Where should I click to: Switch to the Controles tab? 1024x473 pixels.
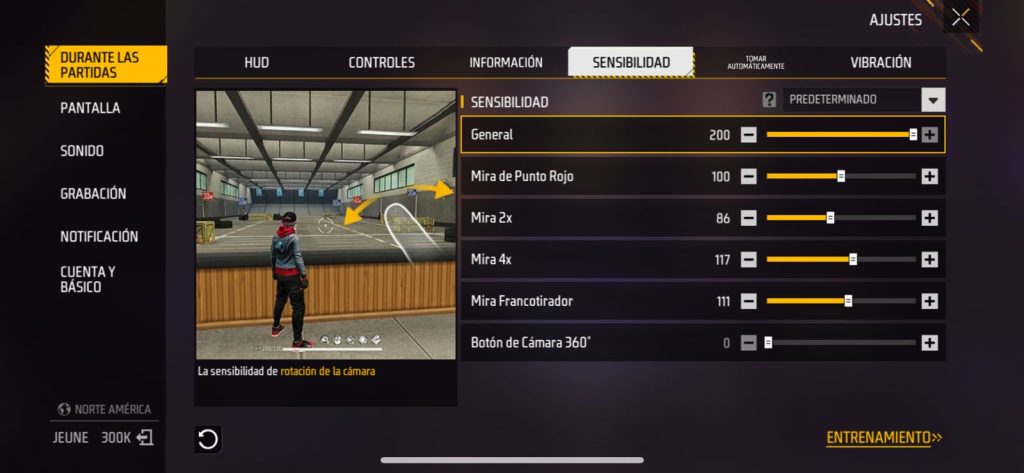click(x=381, y=62)
